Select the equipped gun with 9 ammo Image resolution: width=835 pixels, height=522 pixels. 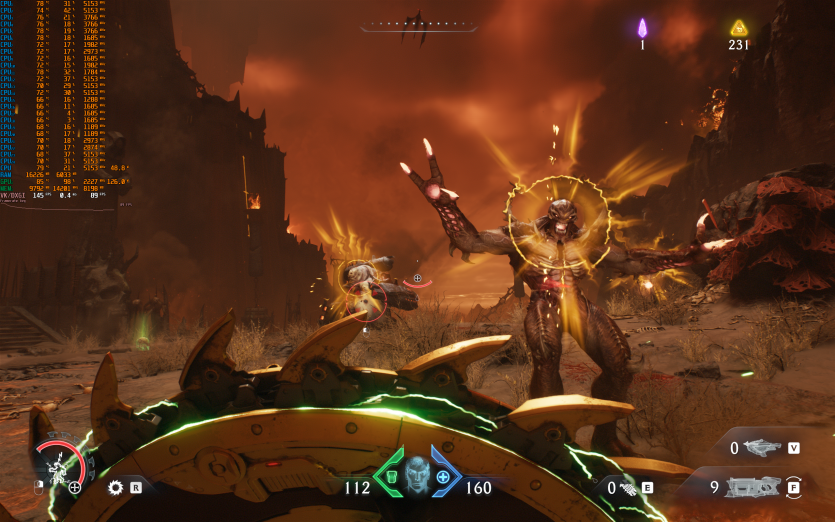(752, 488)
